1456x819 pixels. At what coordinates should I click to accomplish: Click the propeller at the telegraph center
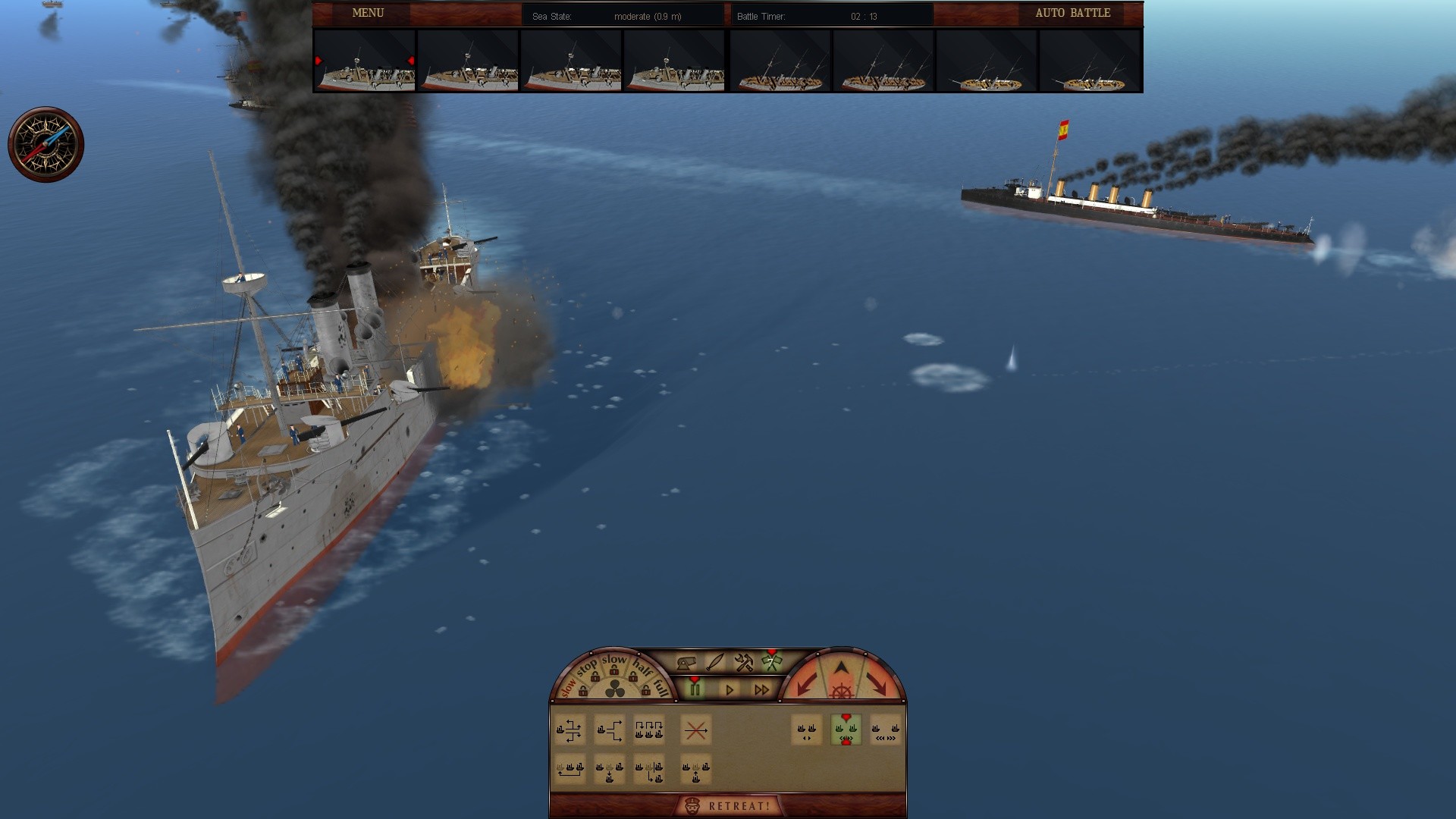click(614, 689)
